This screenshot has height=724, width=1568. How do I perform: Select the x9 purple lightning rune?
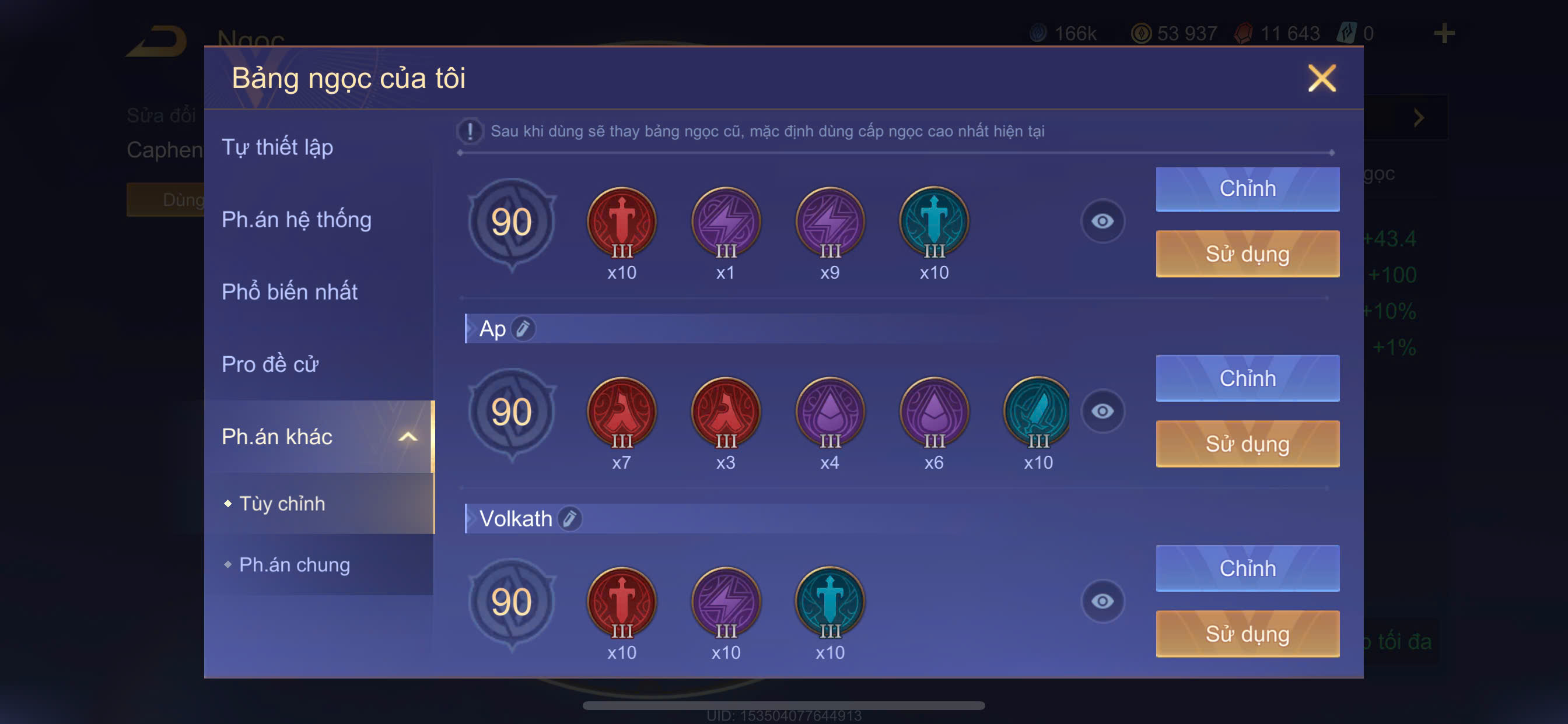829,222
